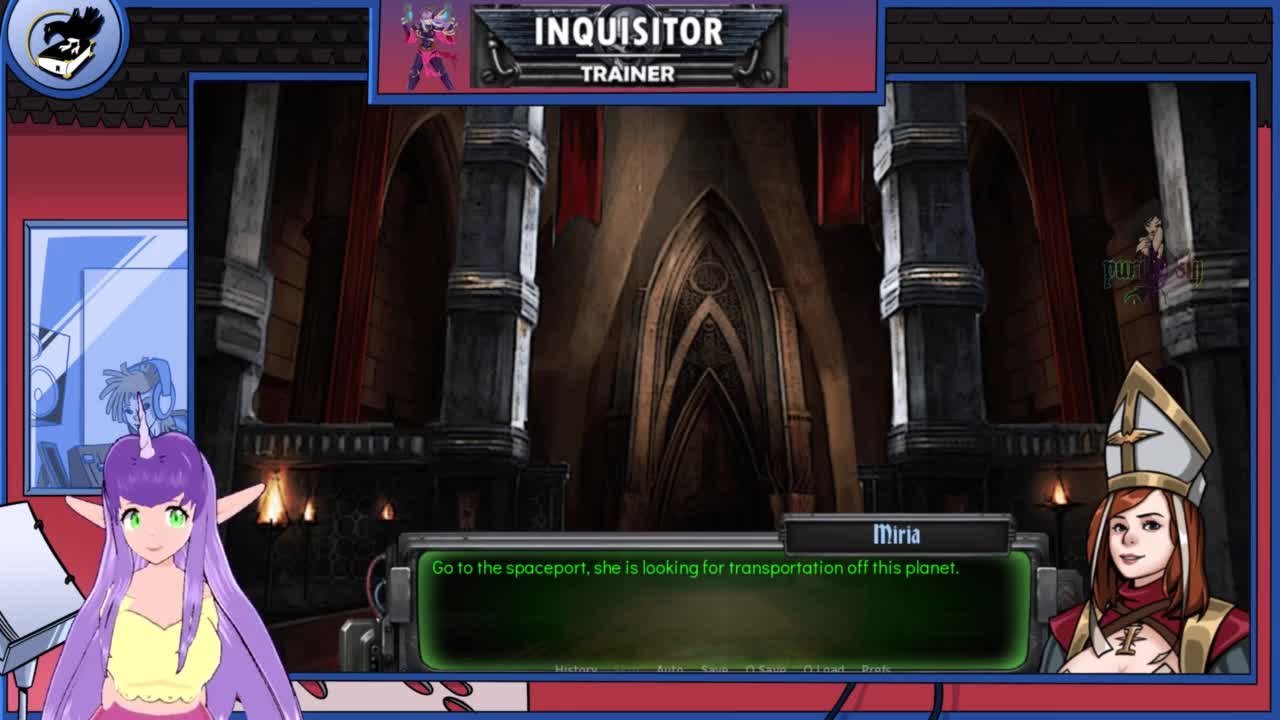Viewport: 1280px width, 720px height.
Task: Quick save with Q.Save
Action: coord(765,669)
